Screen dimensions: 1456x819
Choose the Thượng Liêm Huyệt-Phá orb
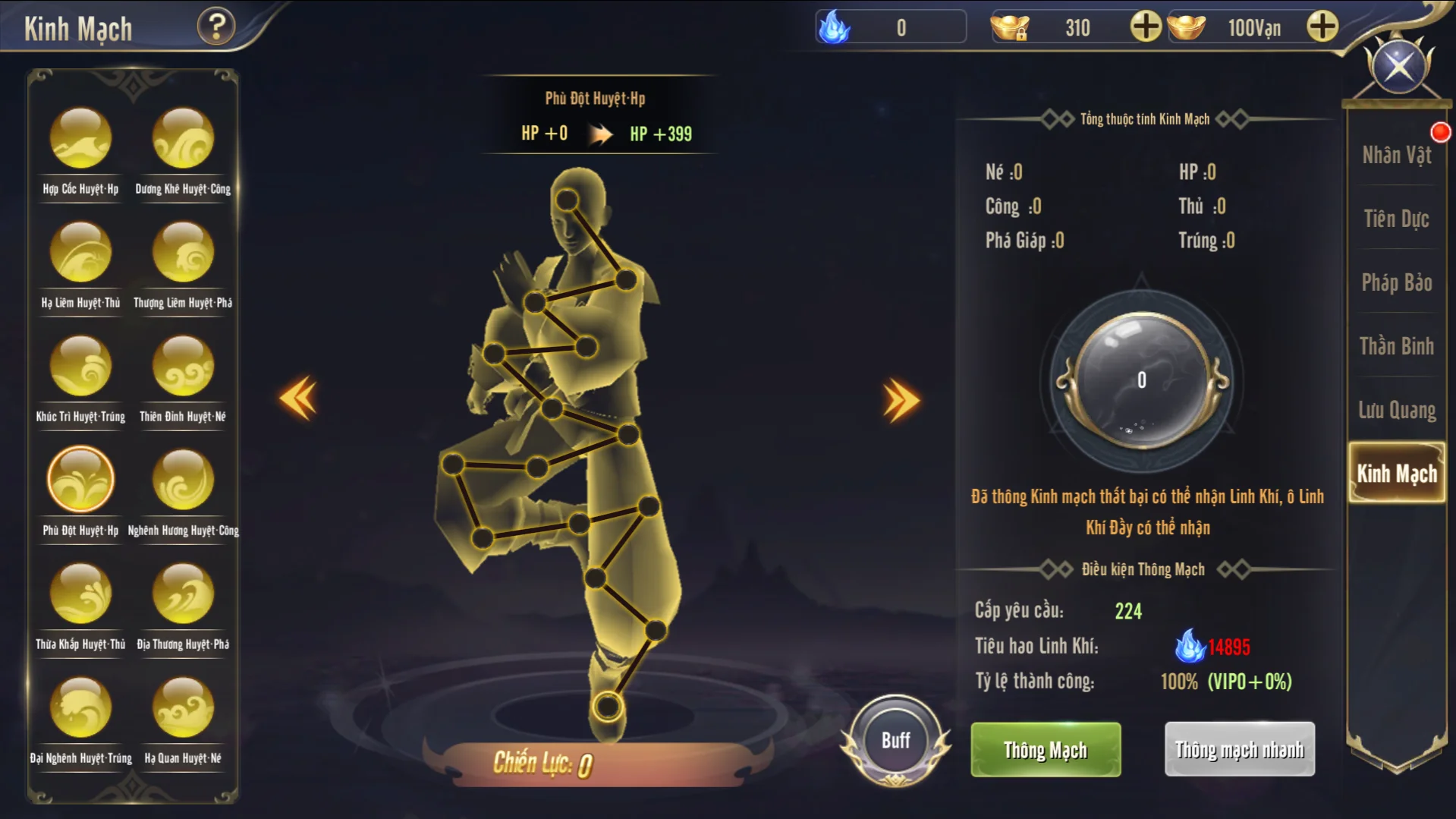pyautogui.click(x=183, y=252)
